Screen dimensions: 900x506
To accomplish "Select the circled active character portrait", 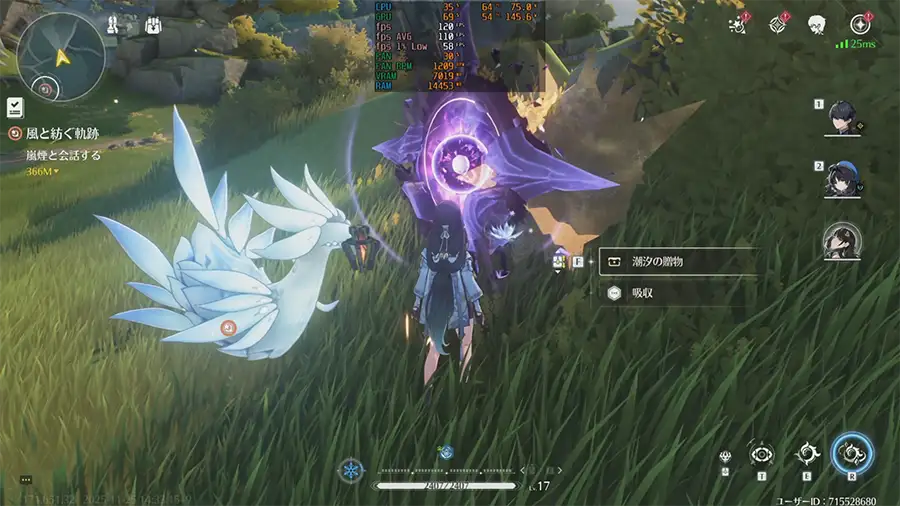I will [x=842, y=241].
